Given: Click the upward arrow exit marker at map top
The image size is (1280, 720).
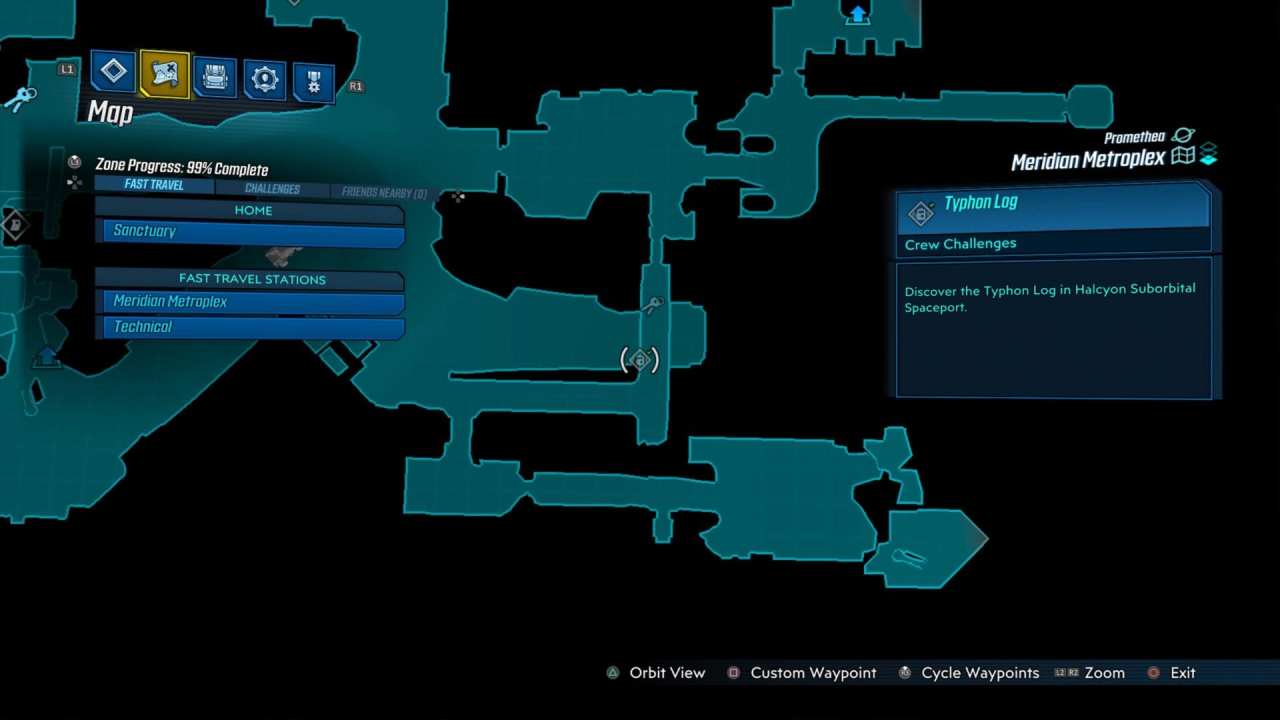Looking at the screenshot, I should (858, 15).
